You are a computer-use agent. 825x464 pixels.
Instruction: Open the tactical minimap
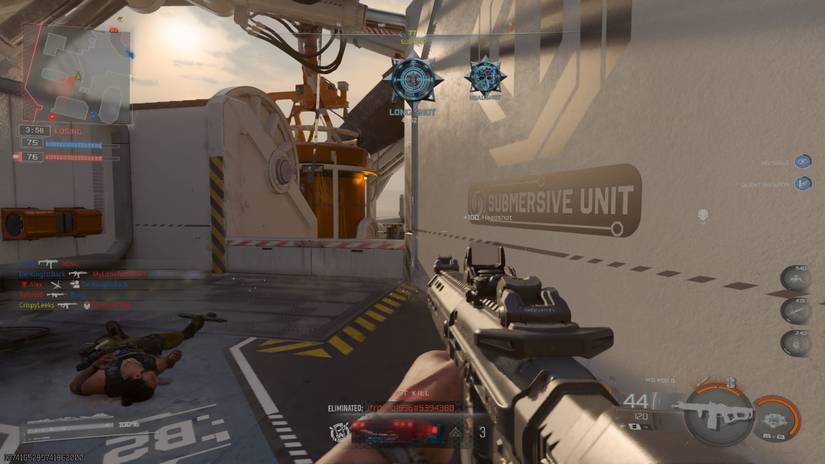pos(75,74)
